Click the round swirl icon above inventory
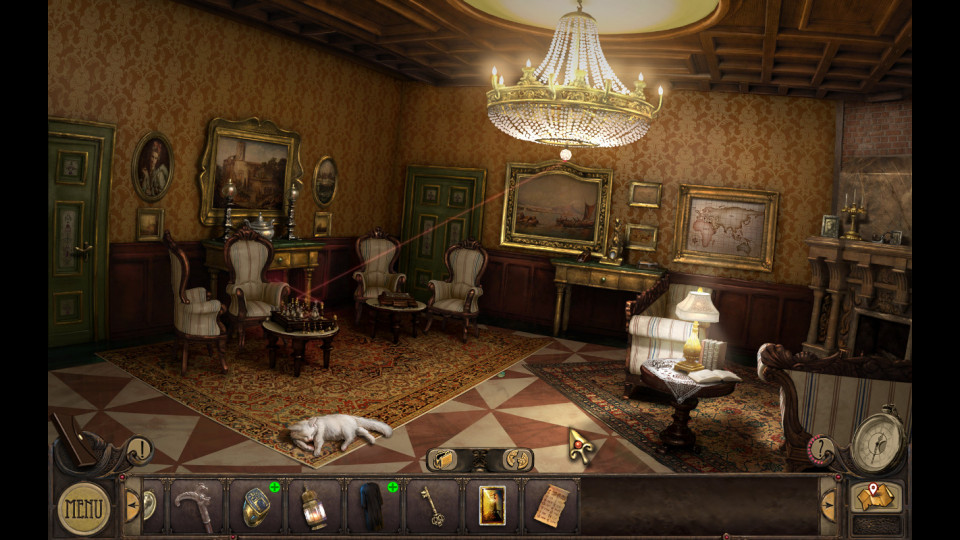Image resolution: width=960 pixels, height=540 pixels. click(x=515, y=459)
